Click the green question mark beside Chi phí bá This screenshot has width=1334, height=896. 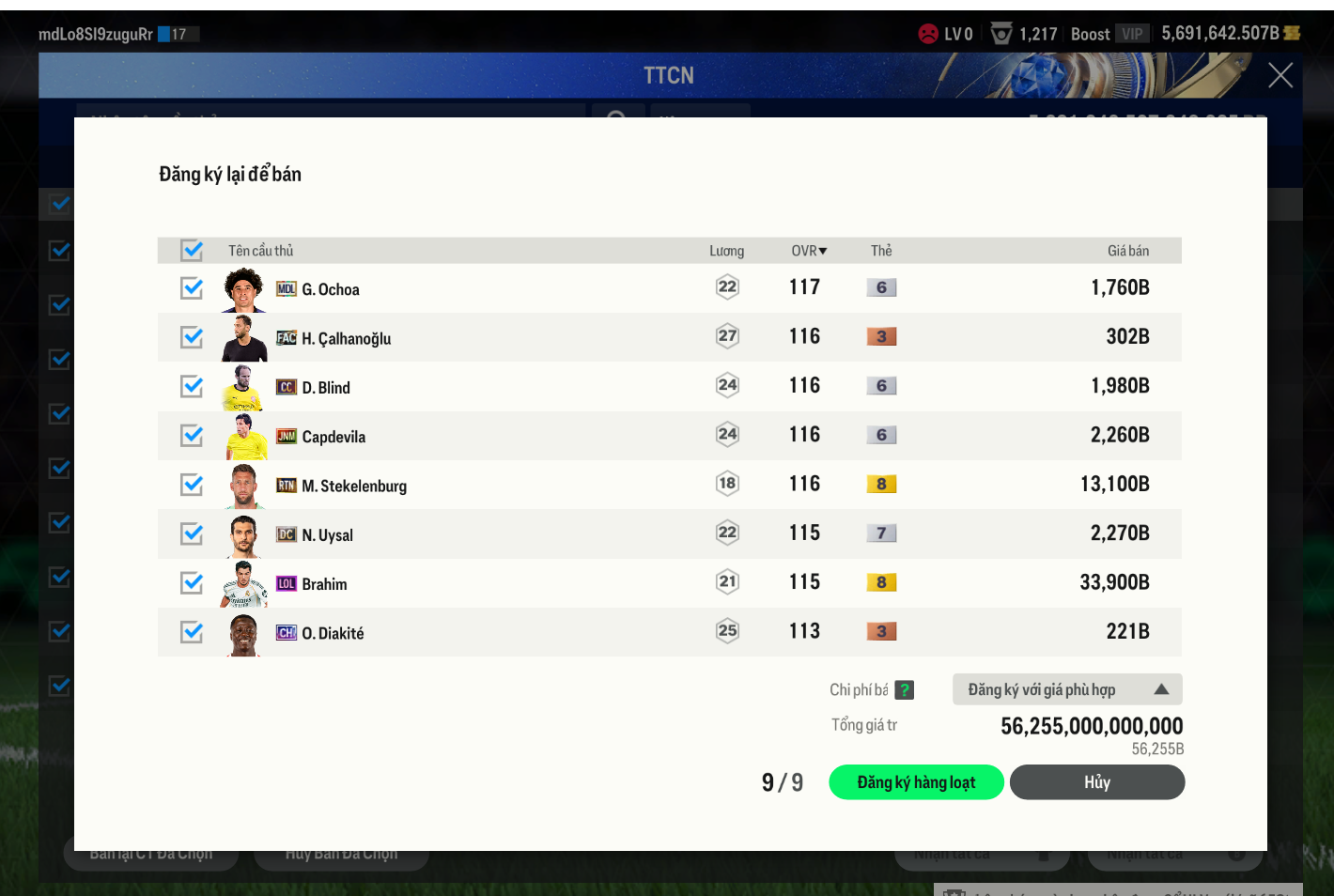click(904, 690)
